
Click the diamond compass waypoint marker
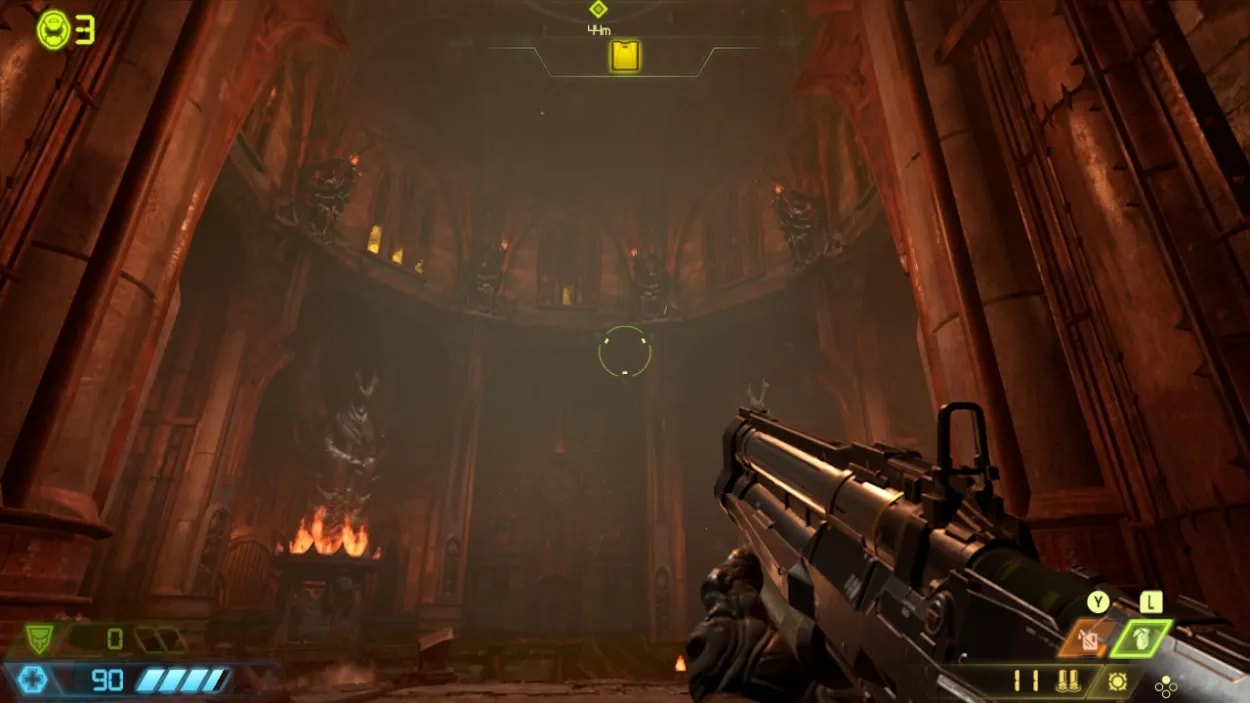tap(598, 9)
